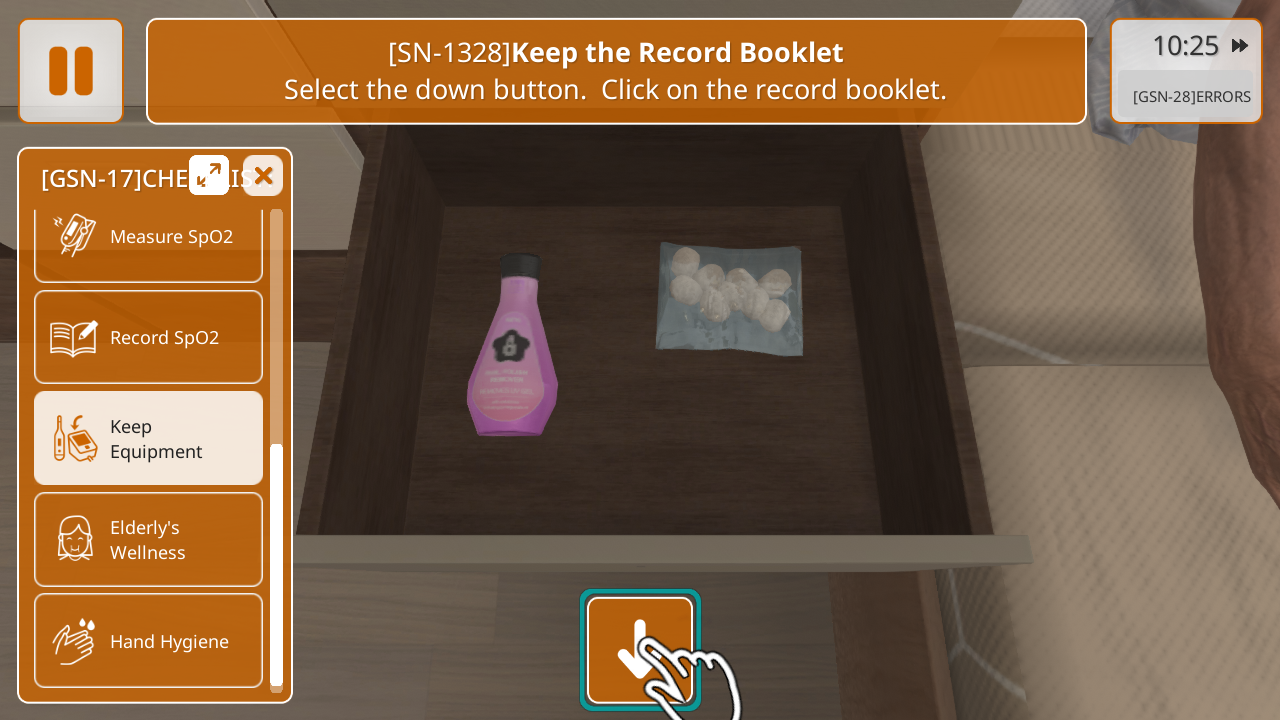Screen dimensions: 1280x720
Task: Expand the checklist panel
Action: coord(209,175)
